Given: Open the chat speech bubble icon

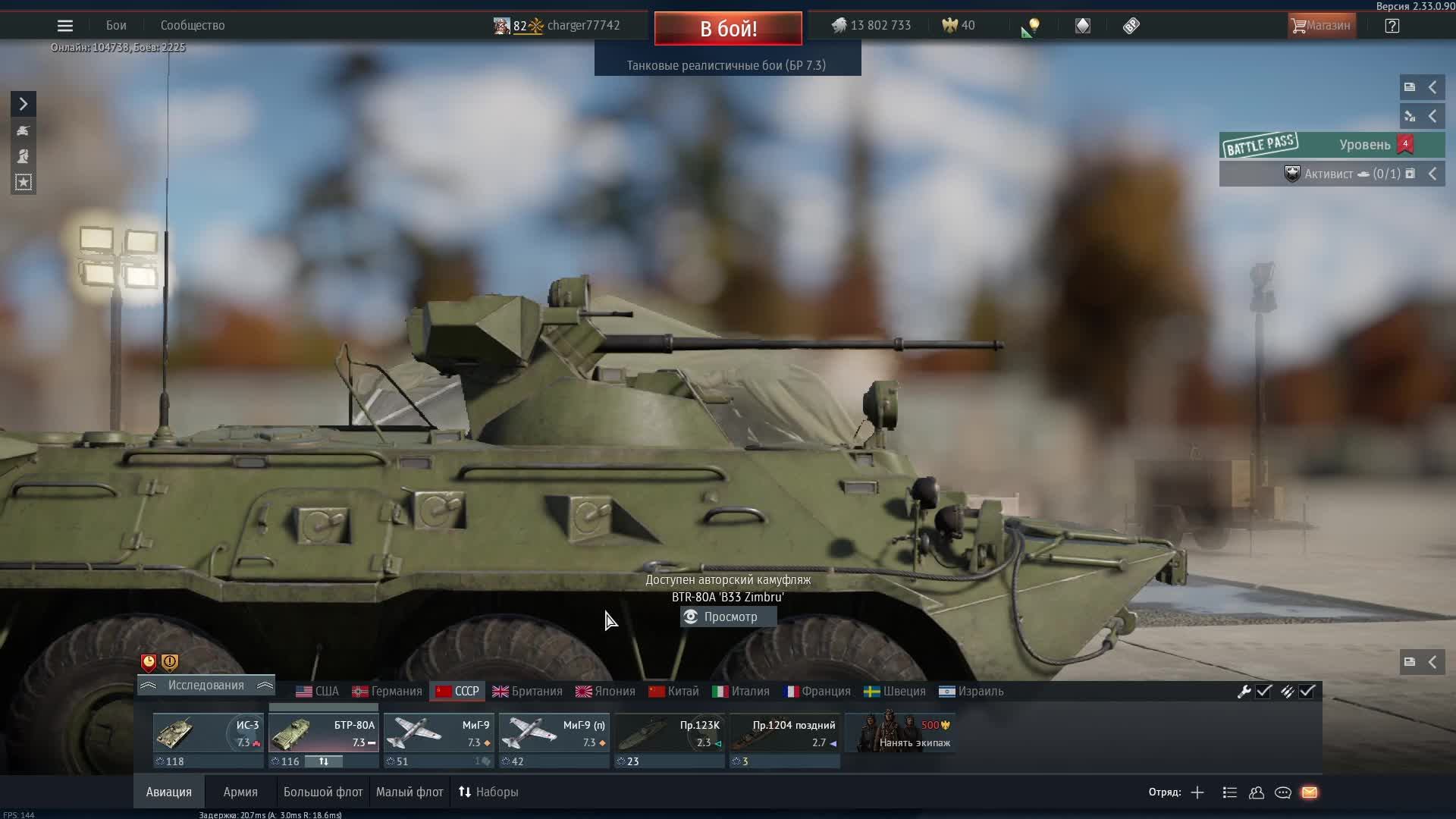Looking at the screenshot, I should (x=1283, y=792).
